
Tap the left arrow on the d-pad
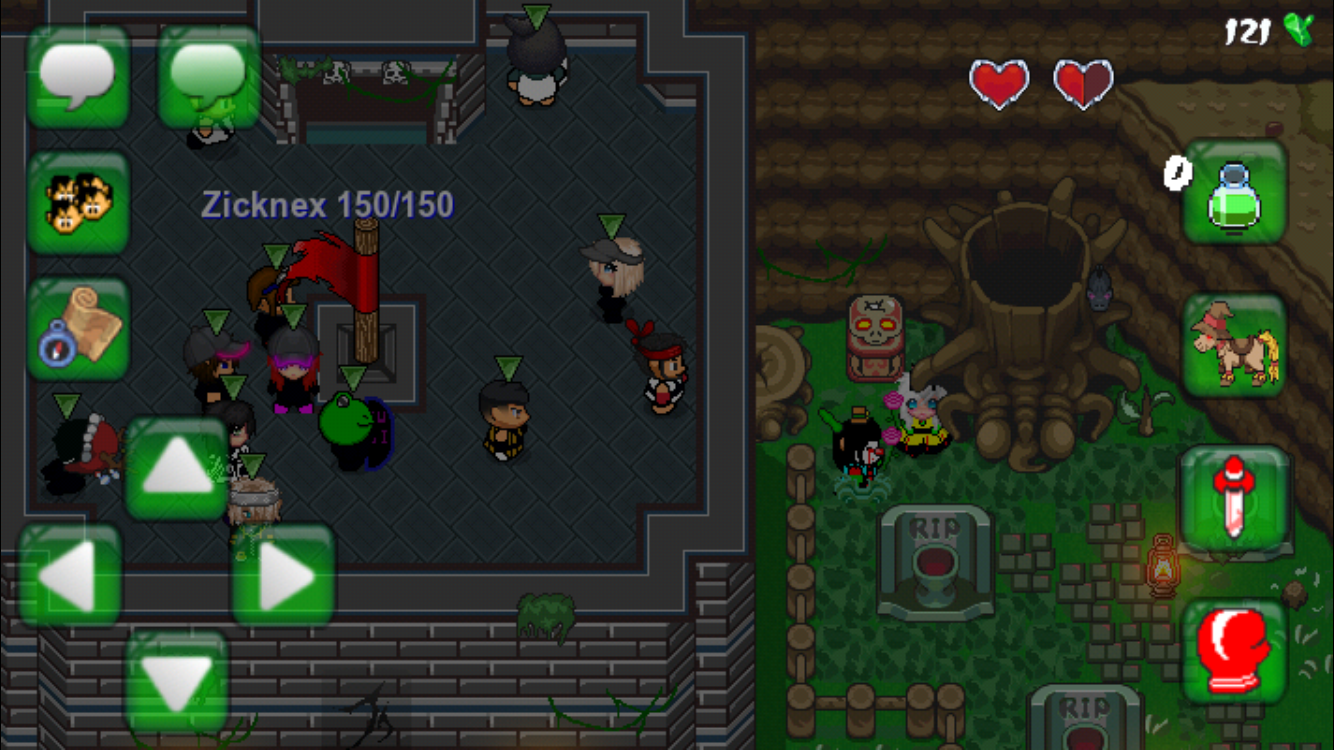click(70, 576)
